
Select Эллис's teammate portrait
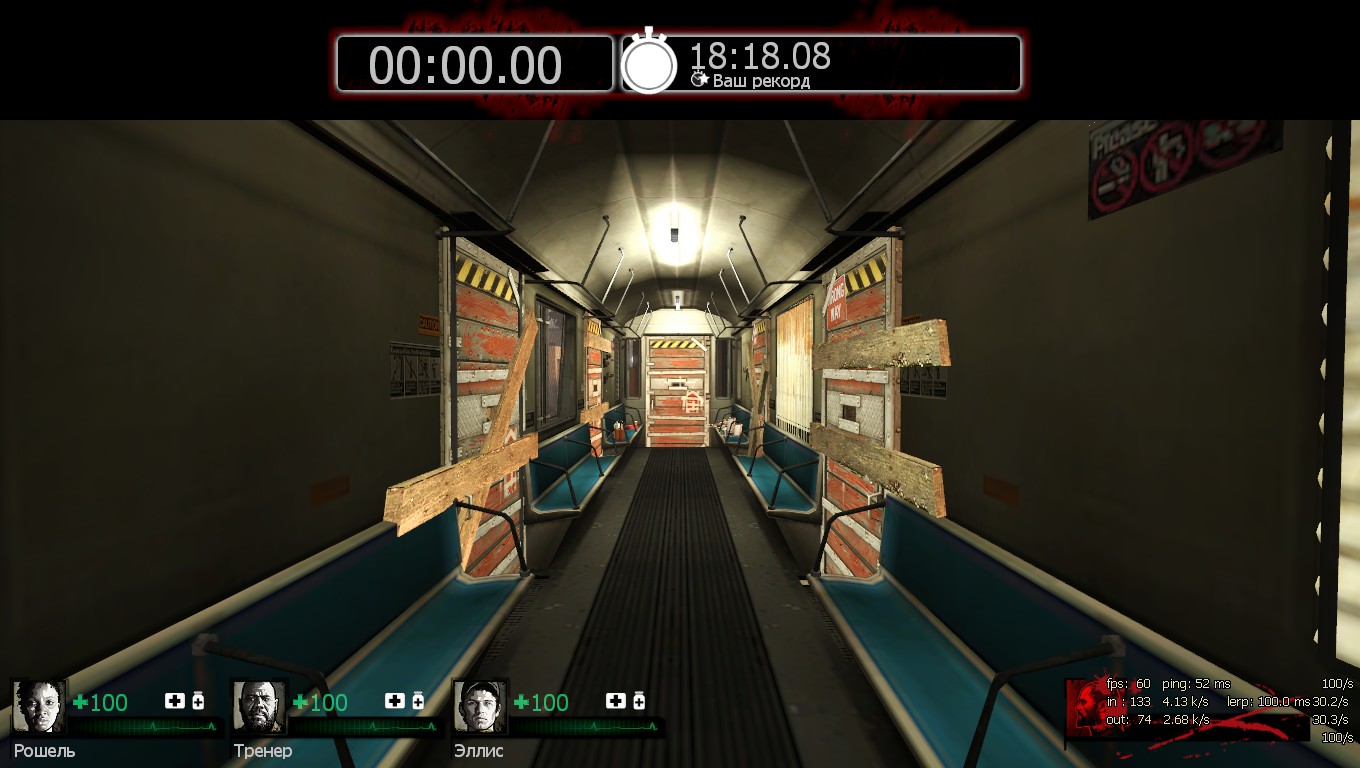(x=481, y=707)
